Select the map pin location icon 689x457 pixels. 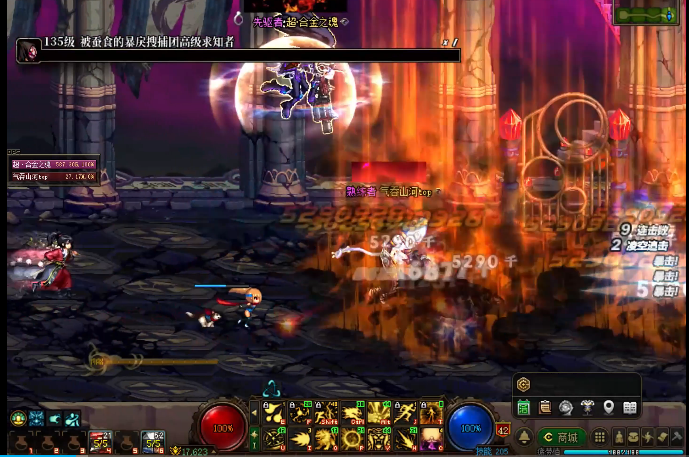point(608,407)
